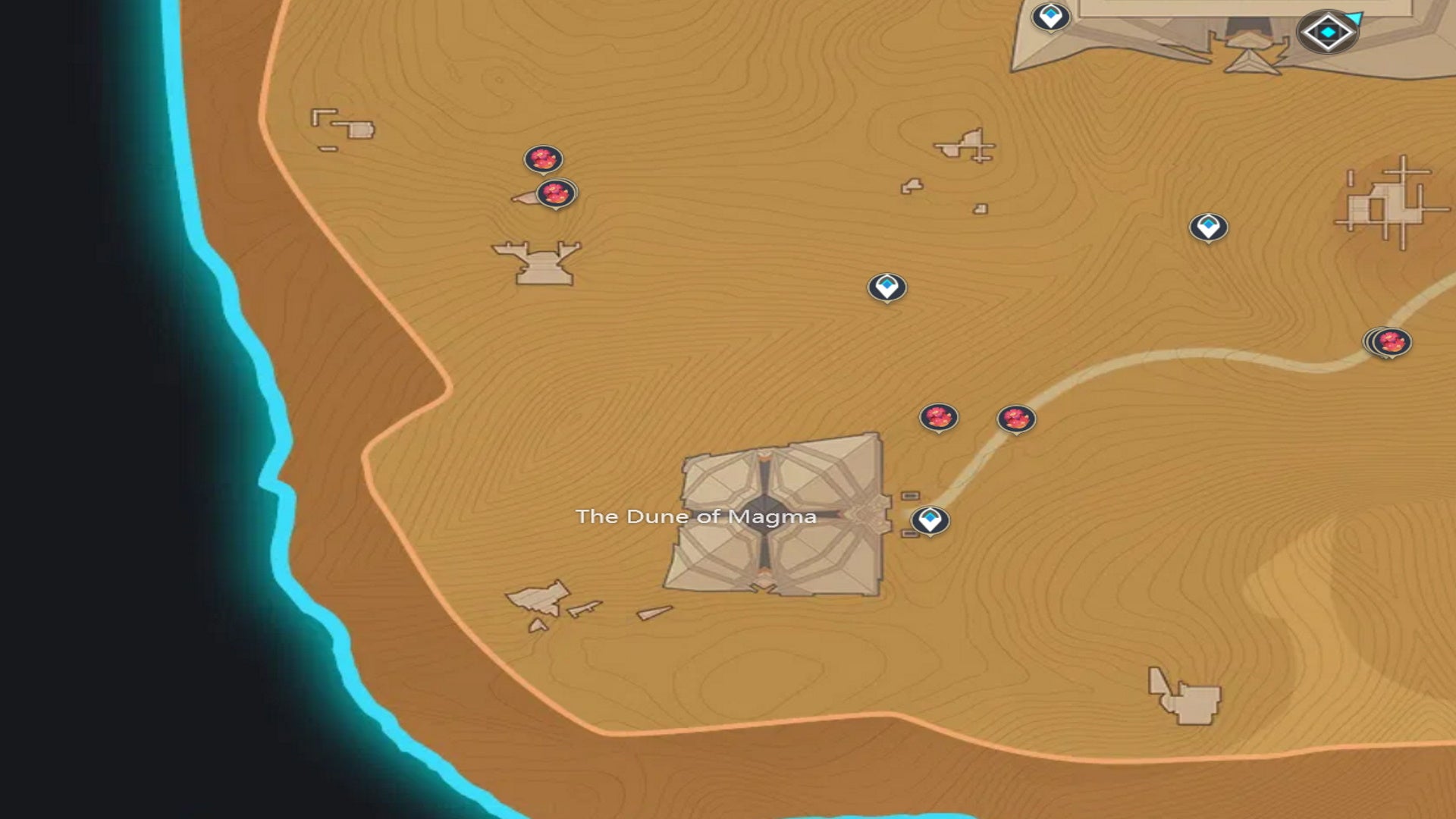Click the flower marker left of the desert path
The width and height of the screenshot is (1456, 819).
(x=939, y=418)
